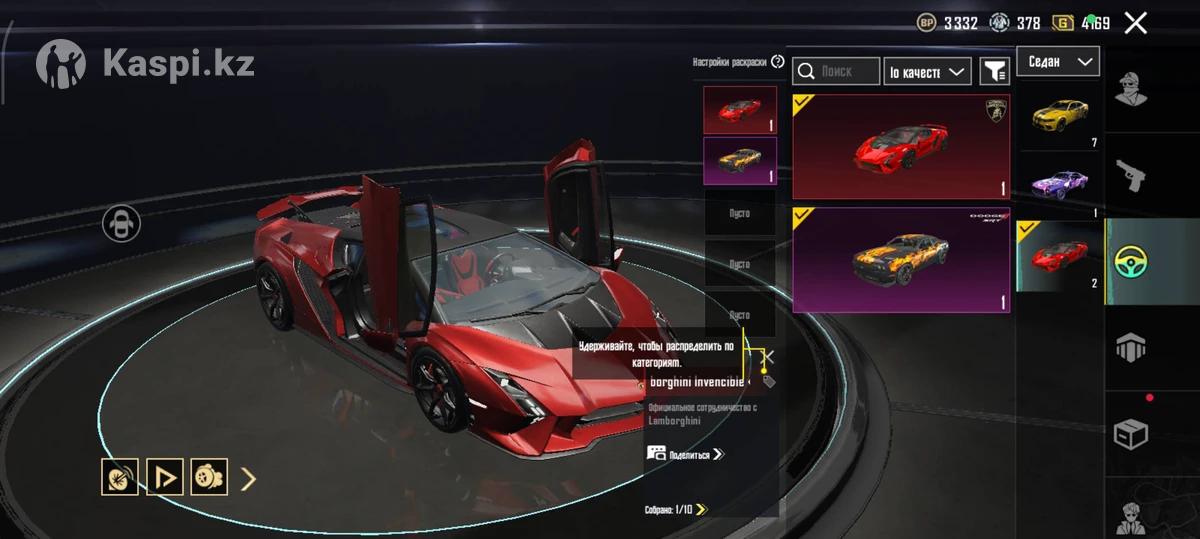
Task: Expand the vehicle effects row arrow
Action: click(x=249, y=478)
